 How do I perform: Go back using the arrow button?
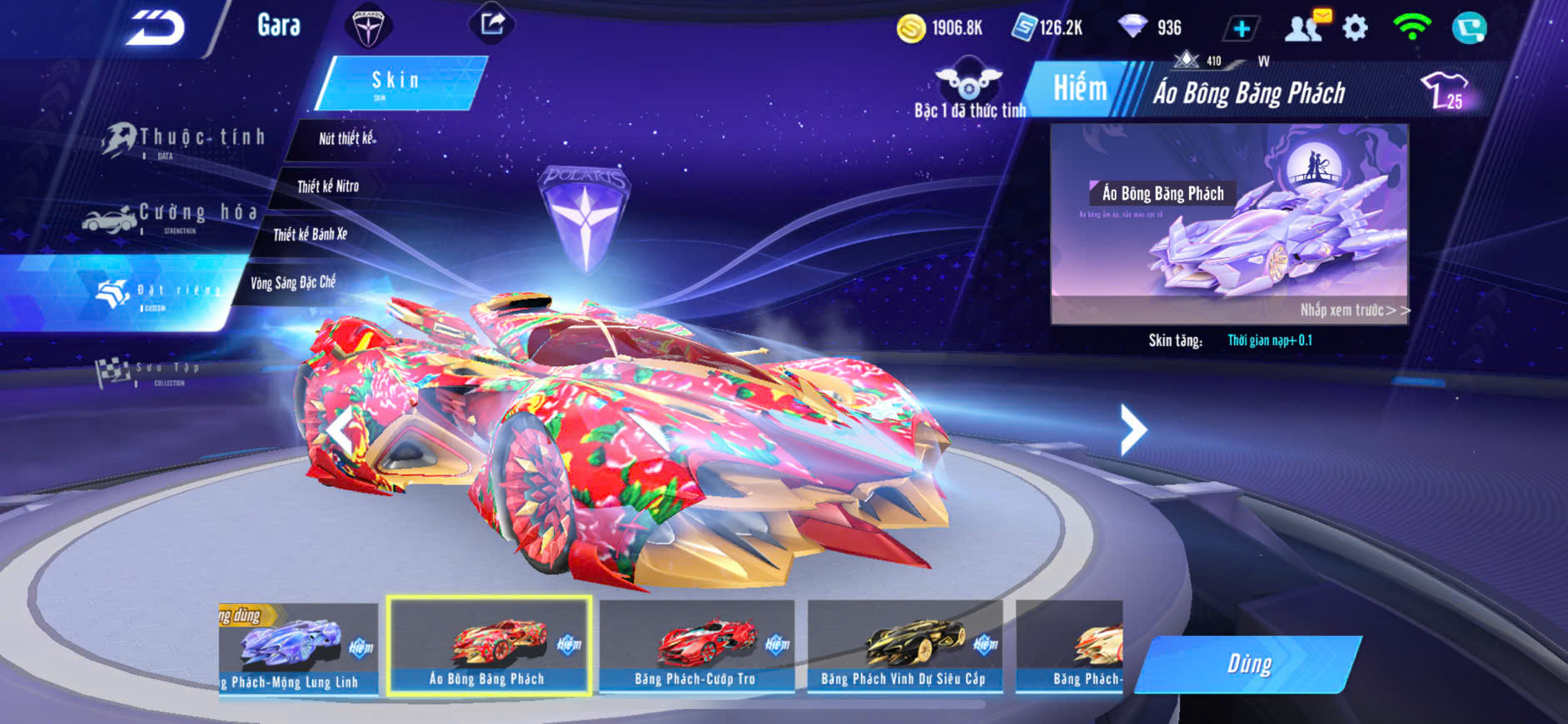point(156,29)
